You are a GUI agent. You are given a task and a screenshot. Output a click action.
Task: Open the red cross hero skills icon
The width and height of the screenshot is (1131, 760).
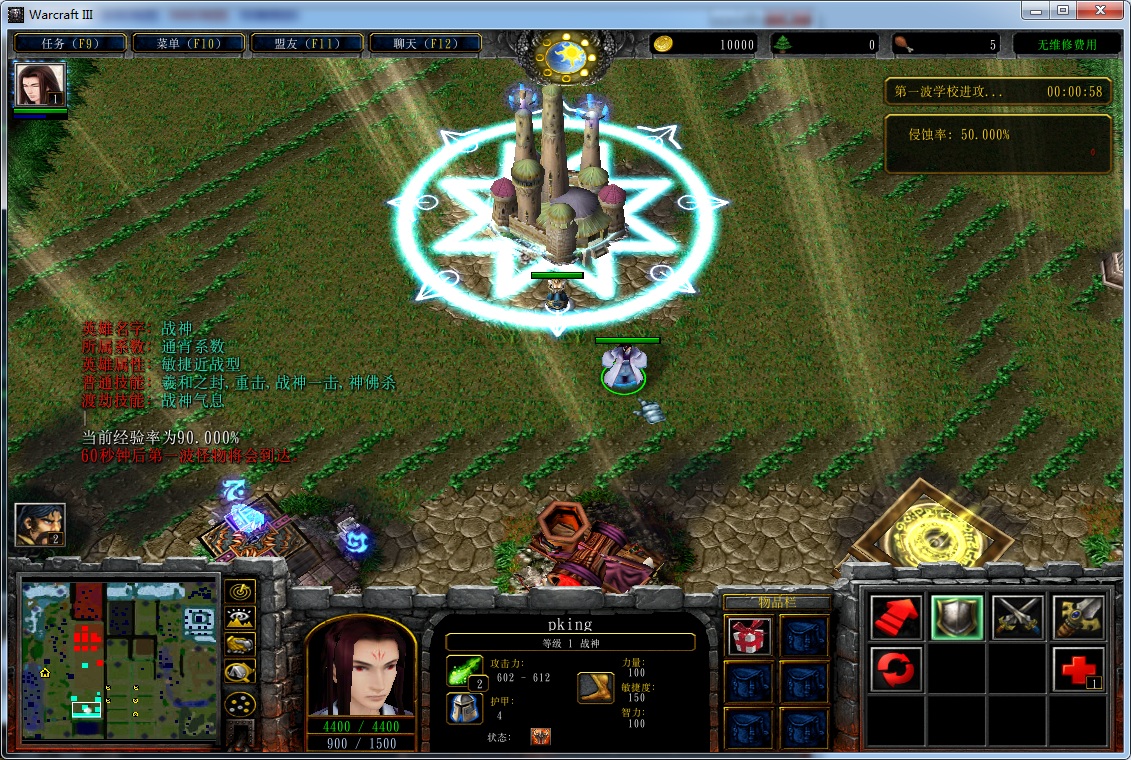pos(1079,669)
